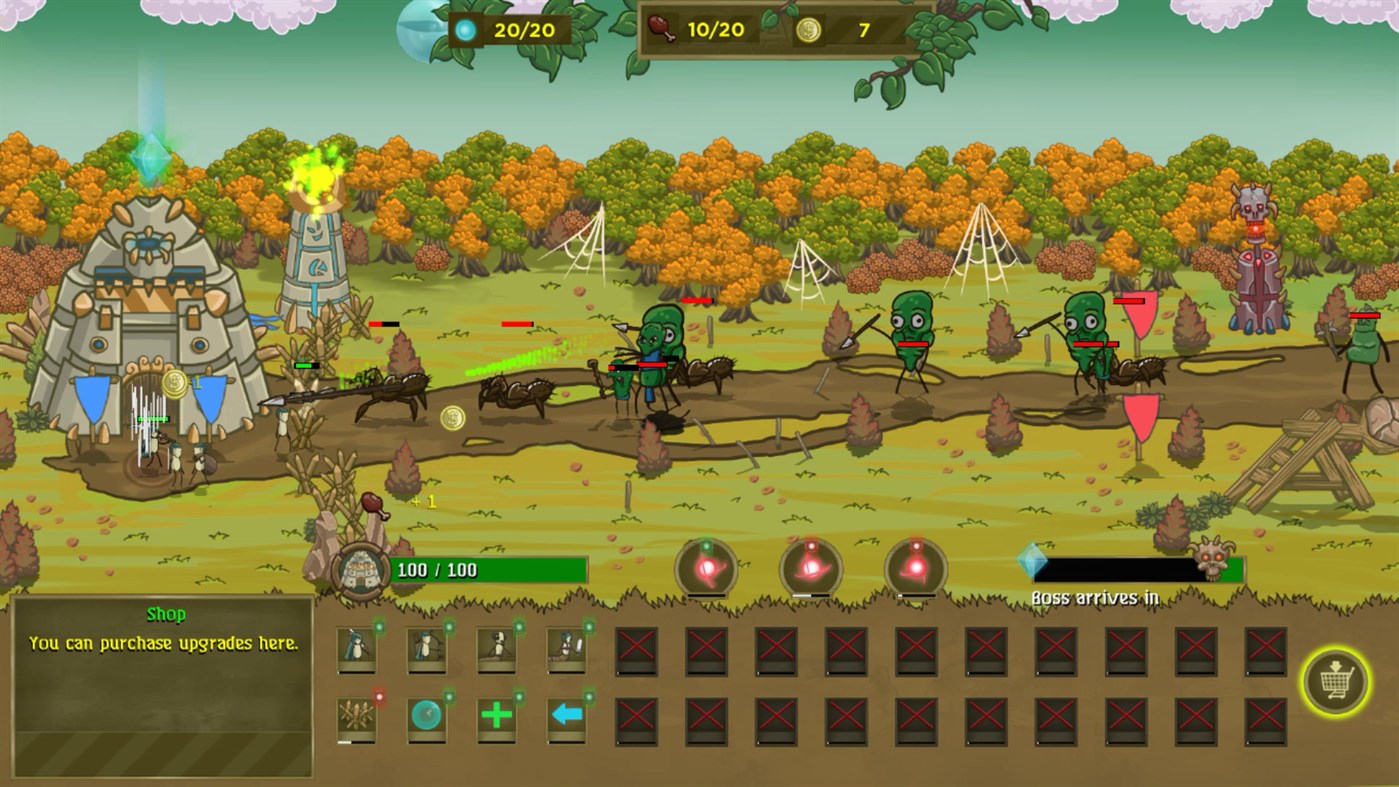
Task: Activate the blue bubble shield ability
Action: click(427, 717)
